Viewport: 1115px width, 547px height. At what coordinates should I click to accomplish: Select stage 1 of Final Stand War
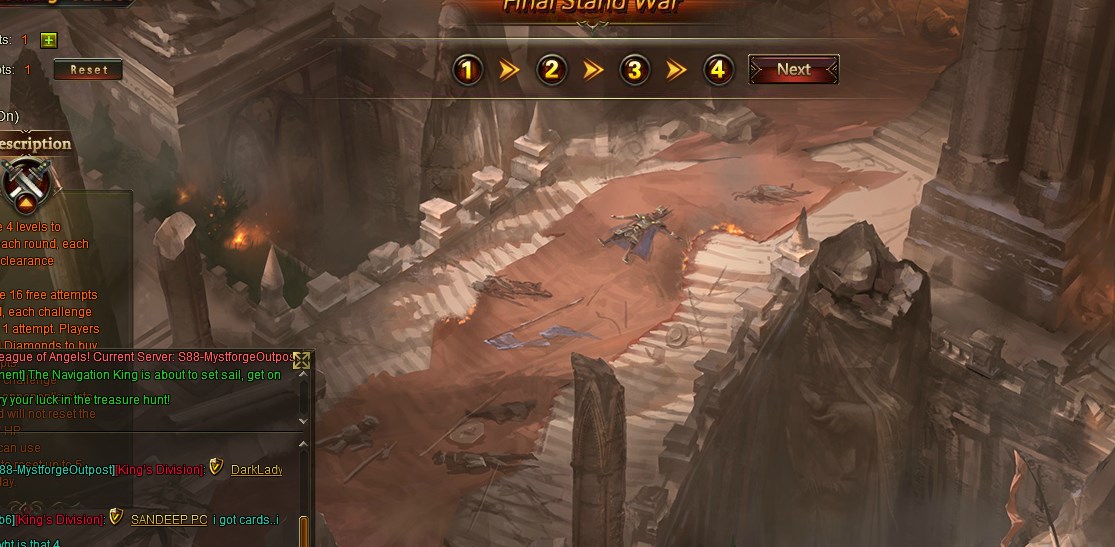tap(468, 70)
